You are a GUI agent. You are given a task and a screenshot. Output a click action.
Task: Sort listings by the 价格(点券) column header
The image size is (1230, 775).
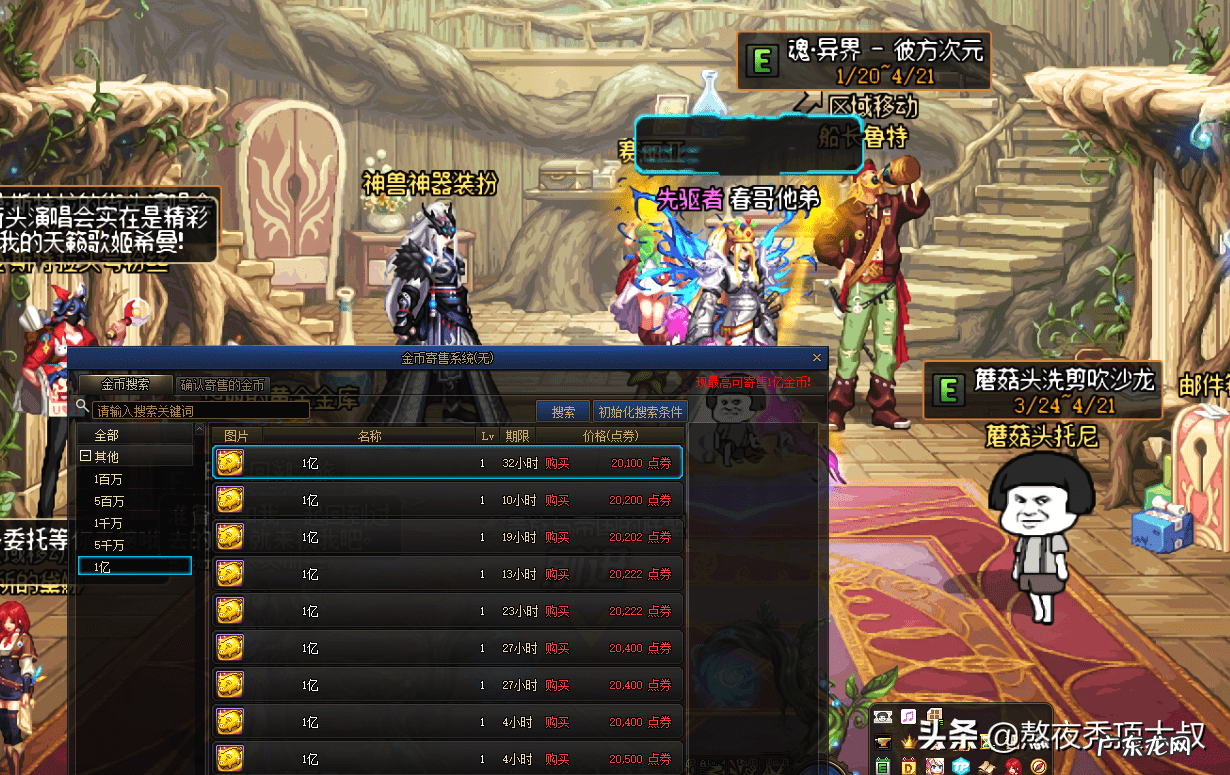point(610,436)
